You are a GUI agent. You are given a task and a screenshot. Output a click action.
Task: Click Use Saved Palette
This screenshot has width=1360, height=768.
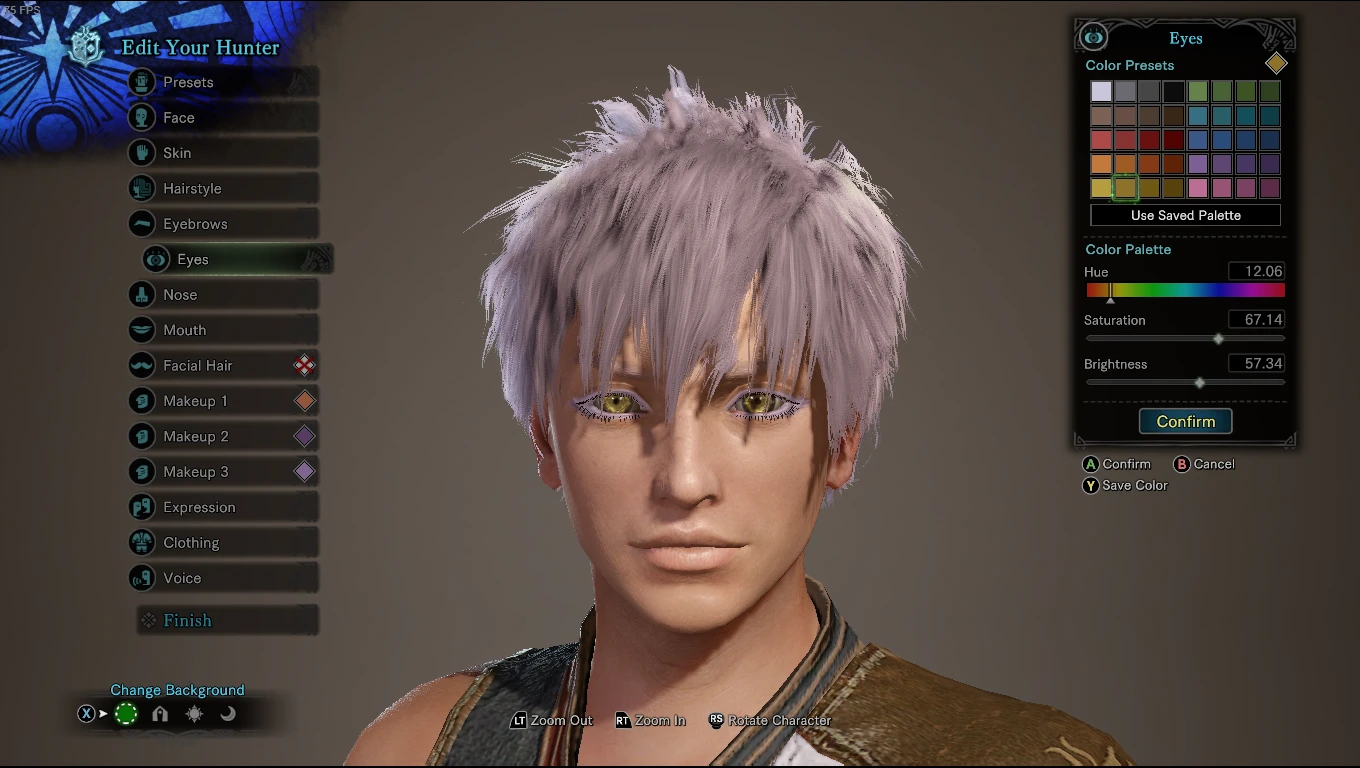point(1185,215)
